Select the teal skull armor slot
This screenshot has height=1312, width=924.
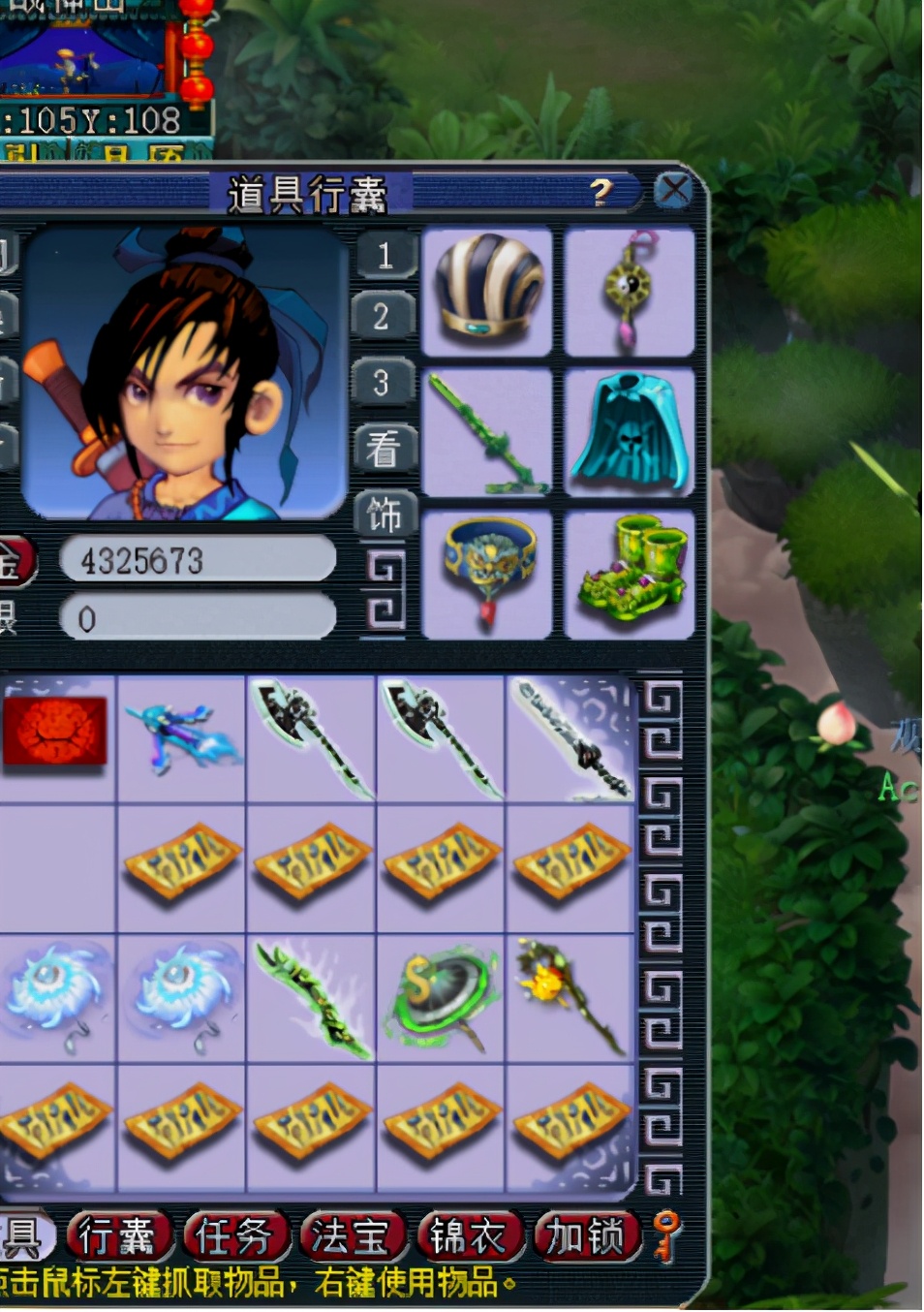(x=630, y=432)
